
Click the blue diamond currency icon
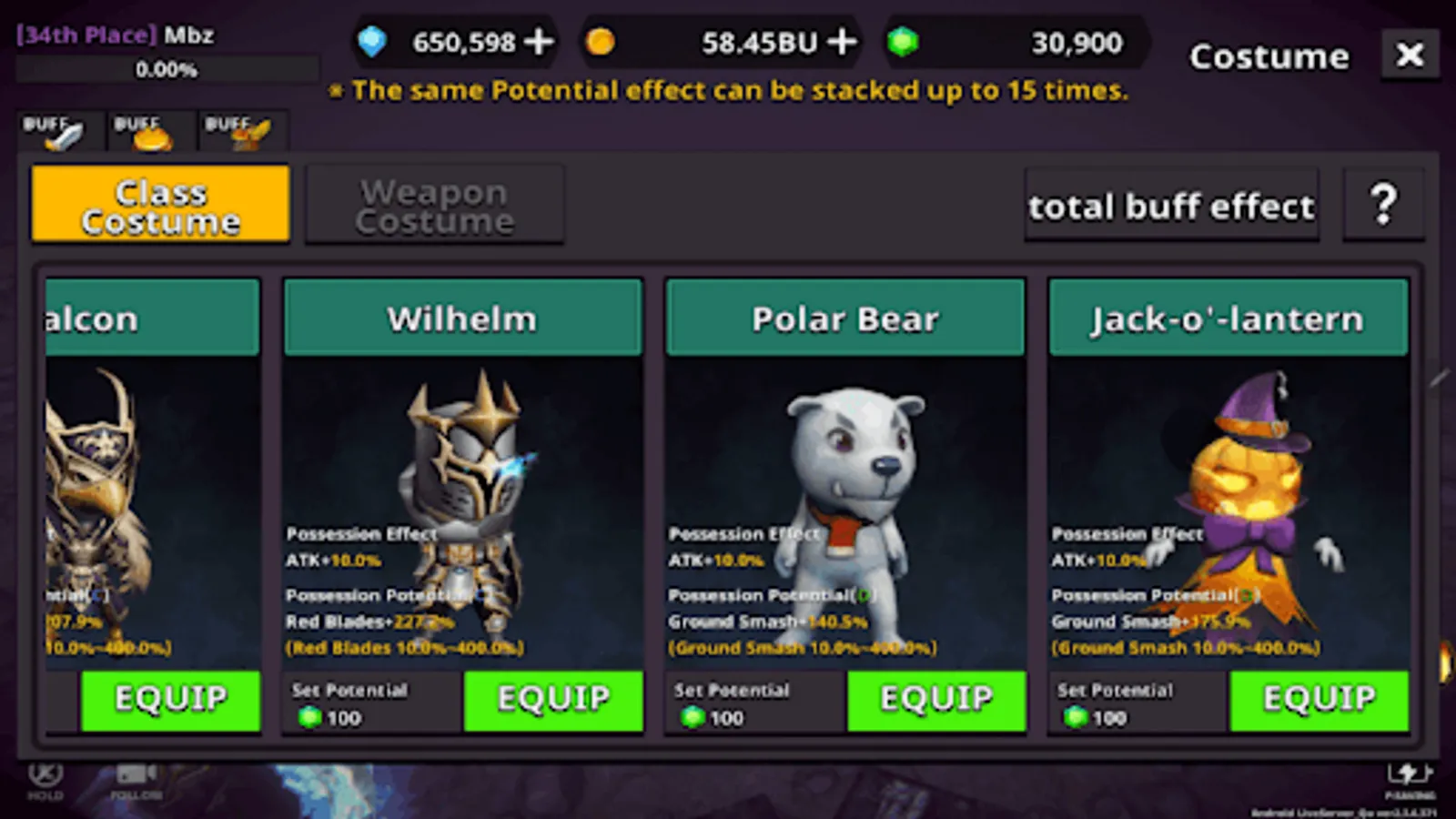pos(373,42)
